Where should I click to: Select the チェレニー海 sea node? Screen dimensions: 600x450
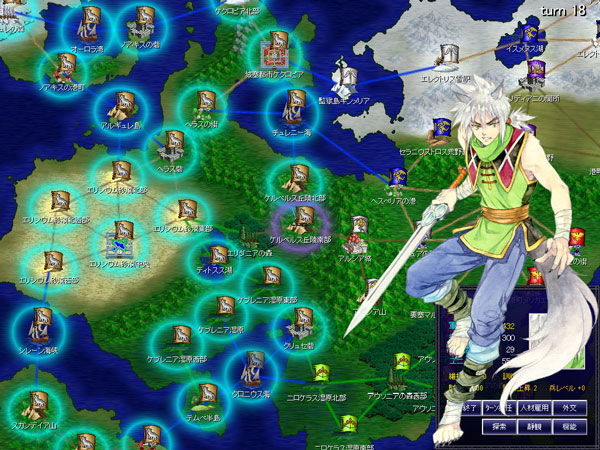295,105
